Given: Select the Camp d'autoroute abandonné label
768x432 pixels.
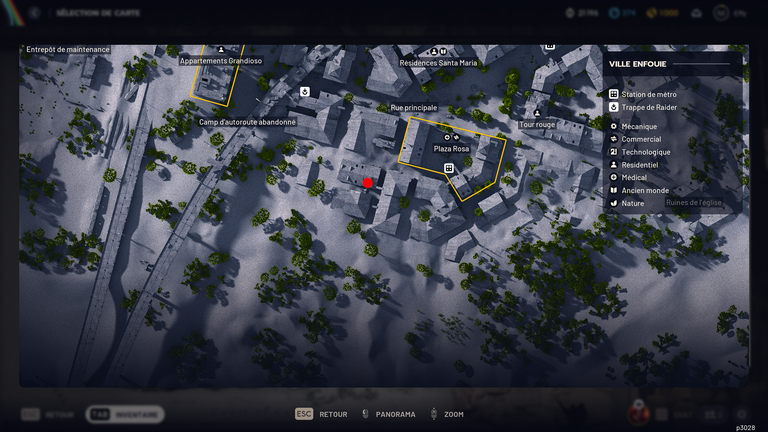Looking at the screenshot, I should 247,122.
